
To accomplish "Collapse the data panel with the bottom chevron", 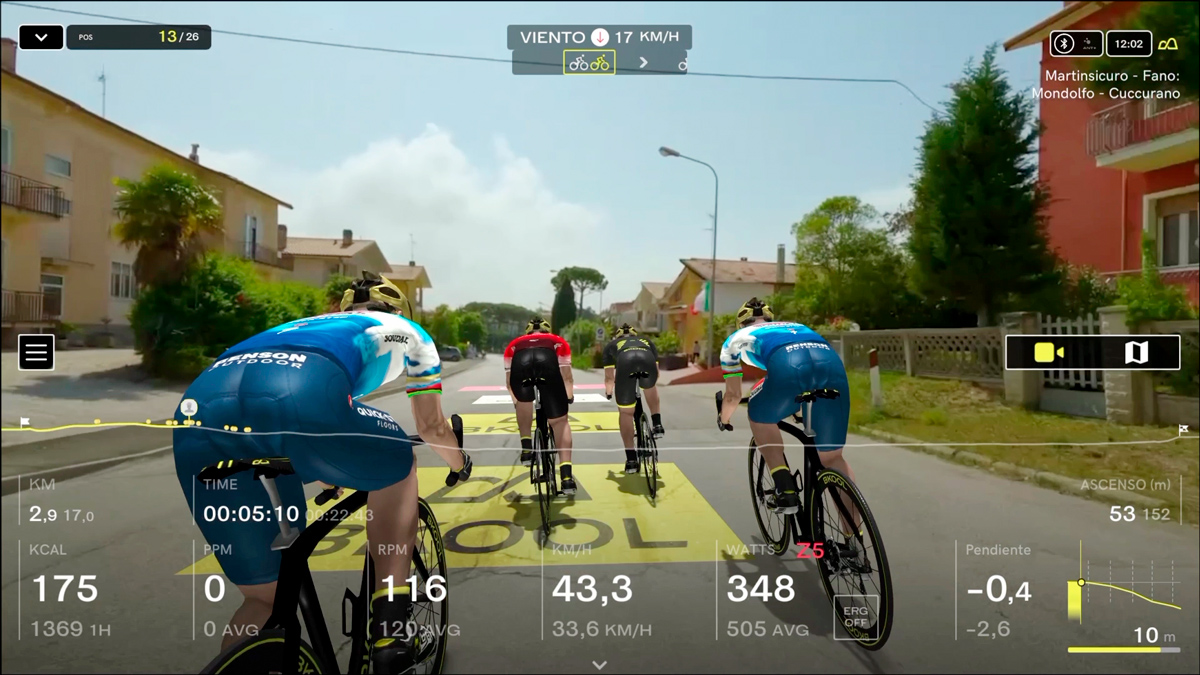I will (600, 664).
